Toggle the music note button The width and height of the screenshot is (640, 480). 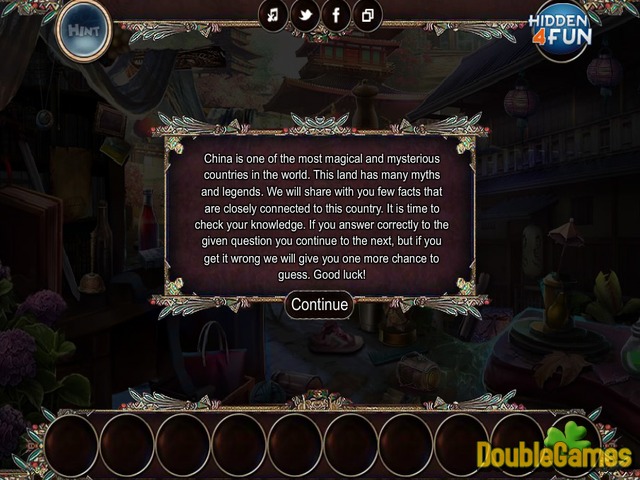pos(273,16)
